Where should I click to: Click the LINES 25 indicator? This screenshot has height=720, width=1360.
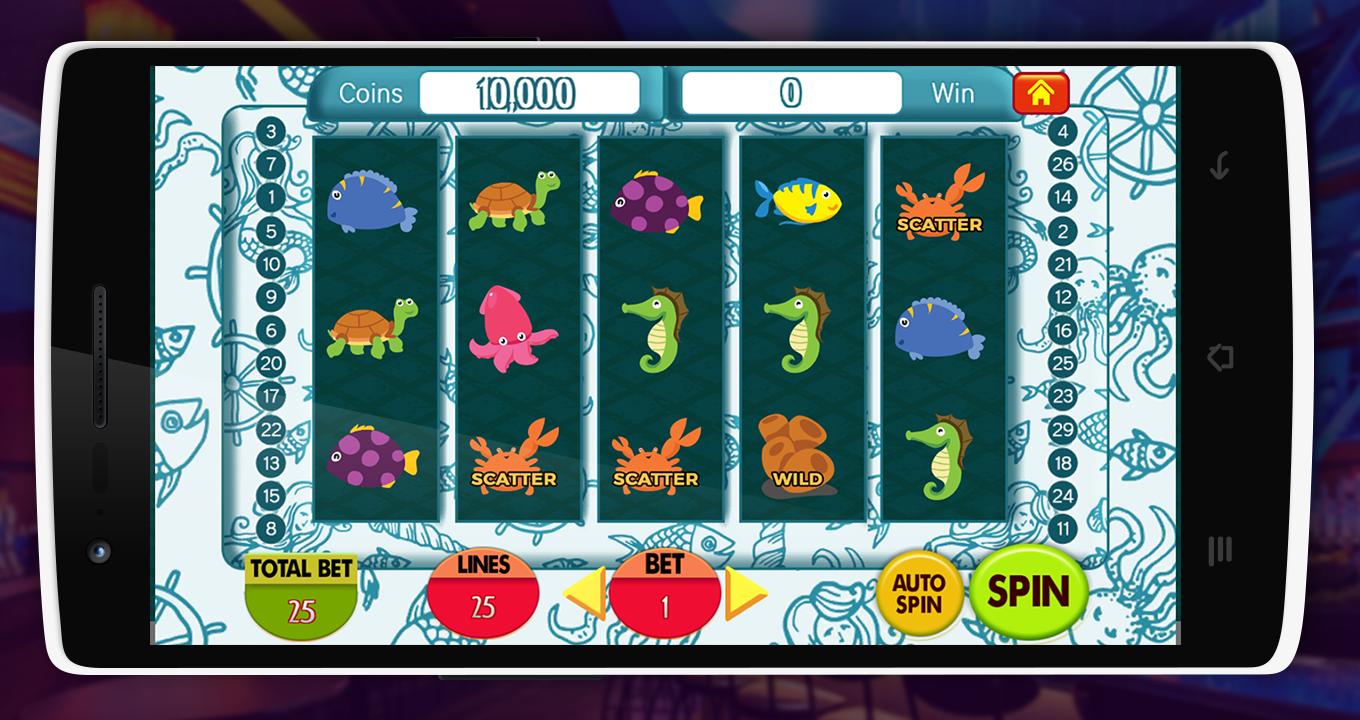(x=484, y=592)
